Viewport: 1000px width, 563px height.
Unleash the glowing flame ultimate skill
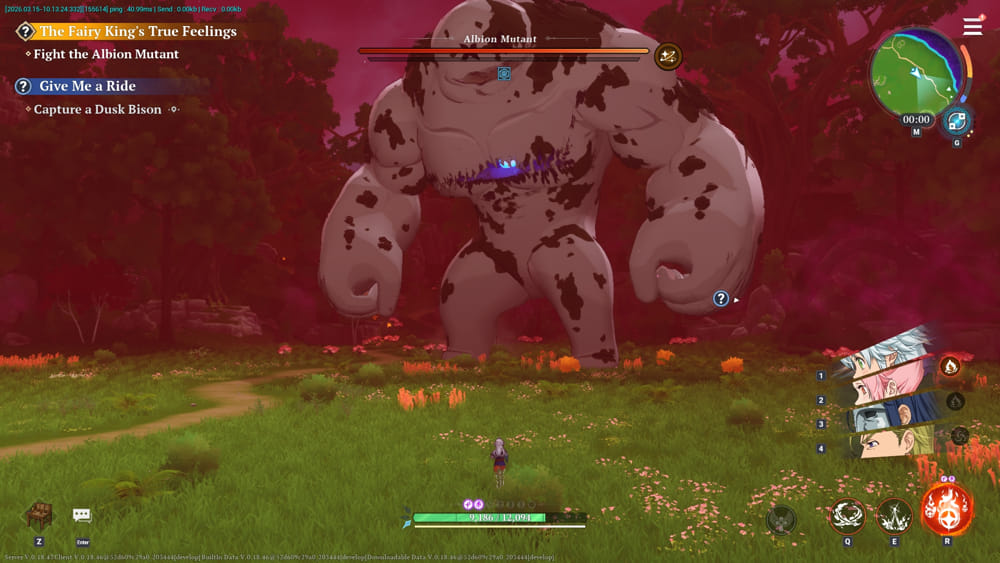tap(946, 510)
